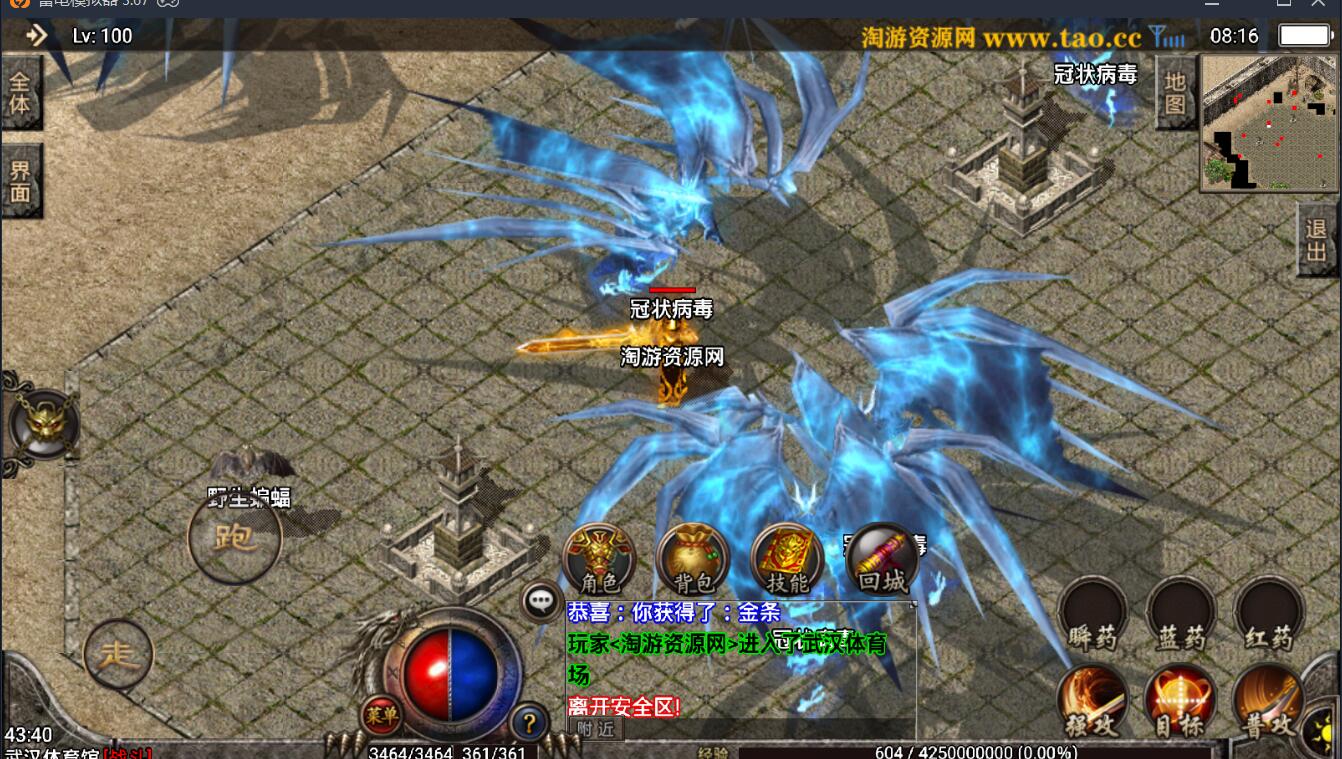This screenshot has height=759, width=1342.
Task: Trigger the 普攻 normal attack
Action: 1268,702
